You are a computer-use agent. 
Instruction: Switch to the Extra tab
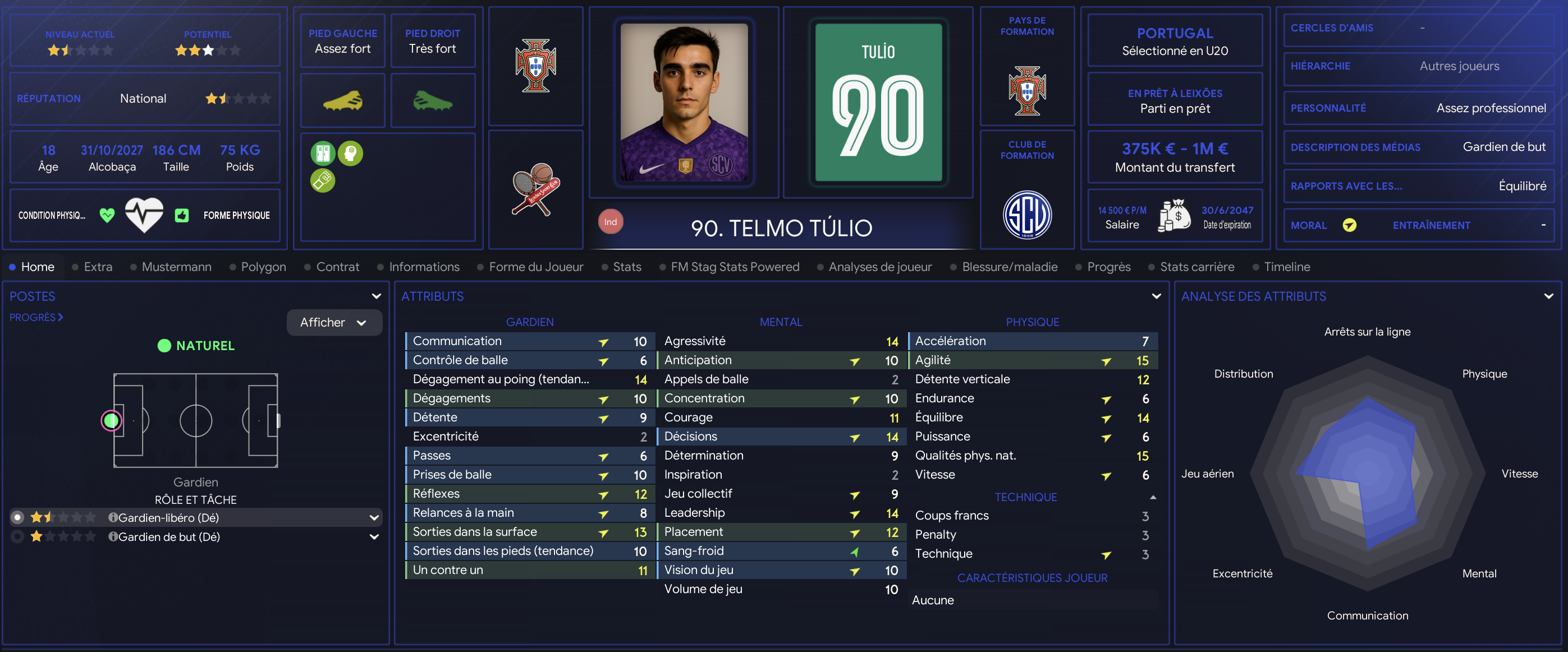[98, 267]
